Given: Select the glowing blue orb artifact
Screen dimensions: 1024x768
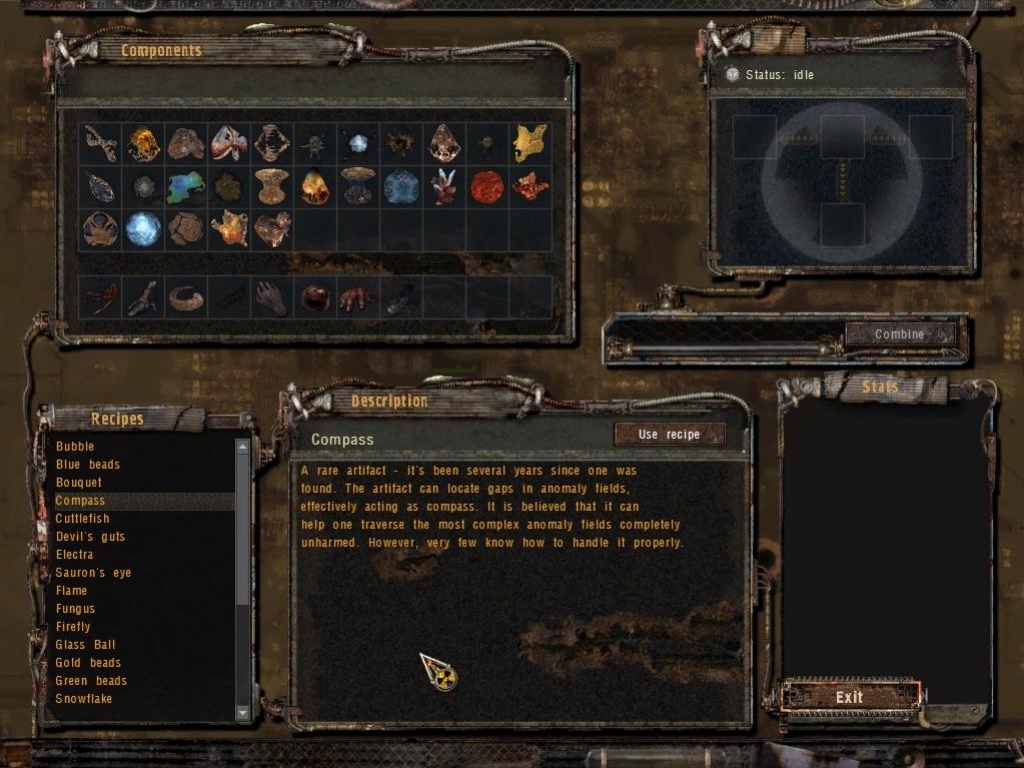Looking at the screenshot, I should coord(142,229).
